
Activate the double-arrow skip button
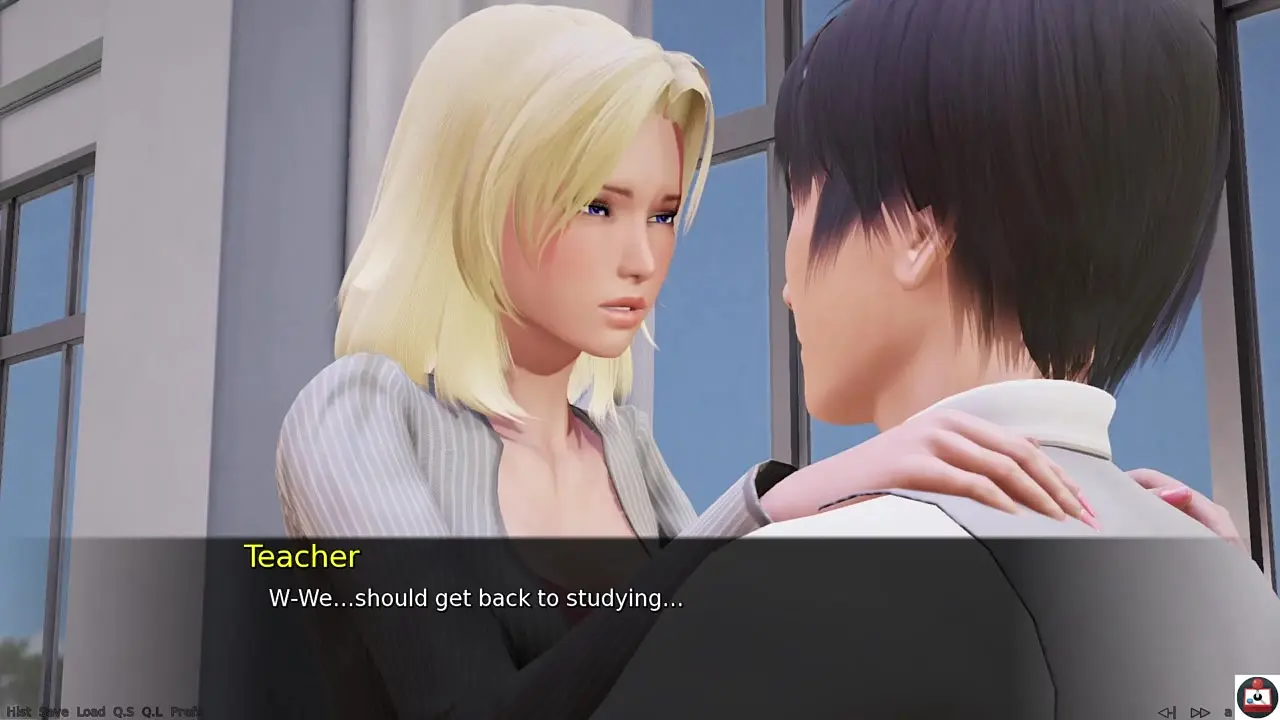click(1200, 712)
